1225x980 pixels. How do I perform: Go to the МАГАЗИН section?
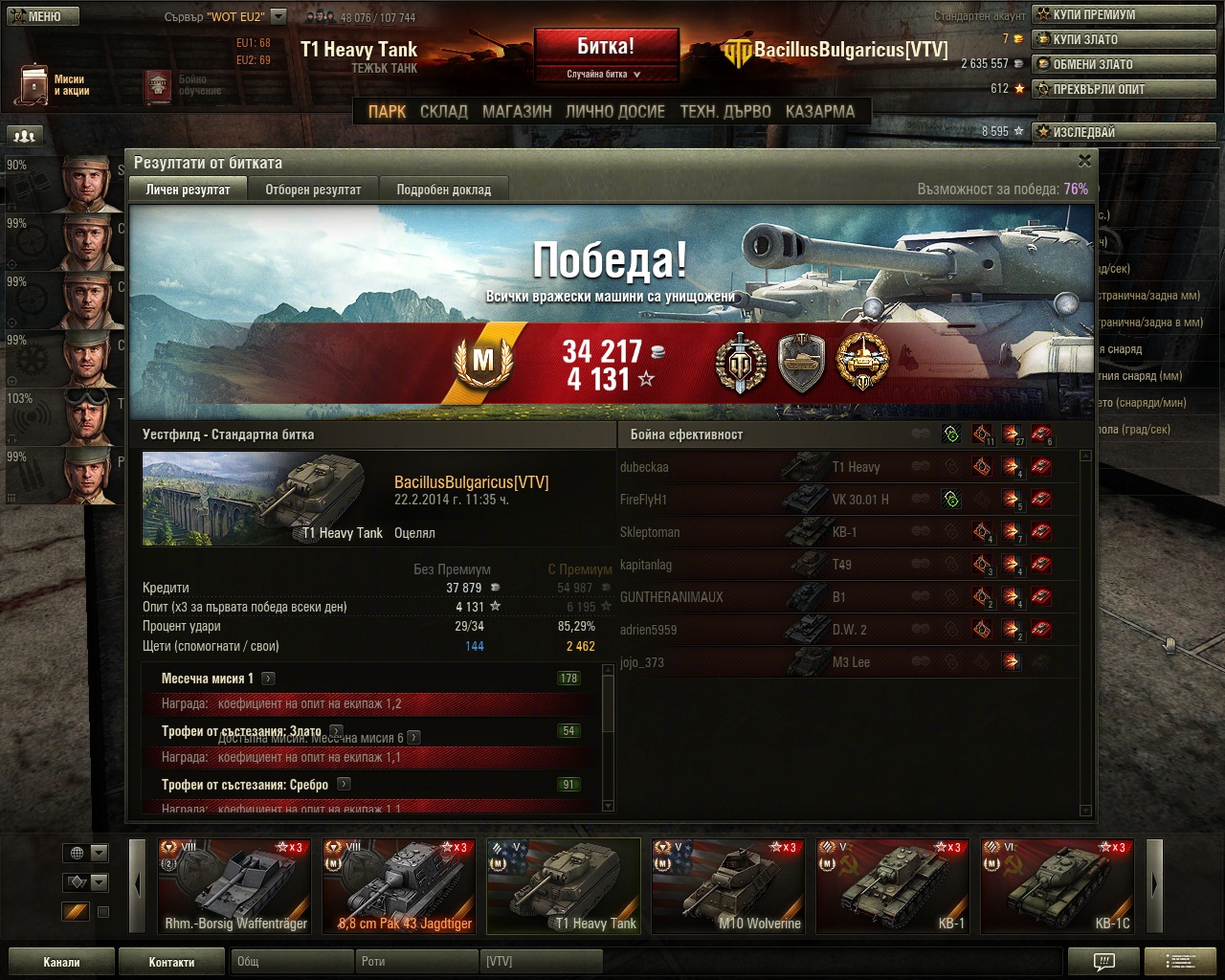[517, 112]
